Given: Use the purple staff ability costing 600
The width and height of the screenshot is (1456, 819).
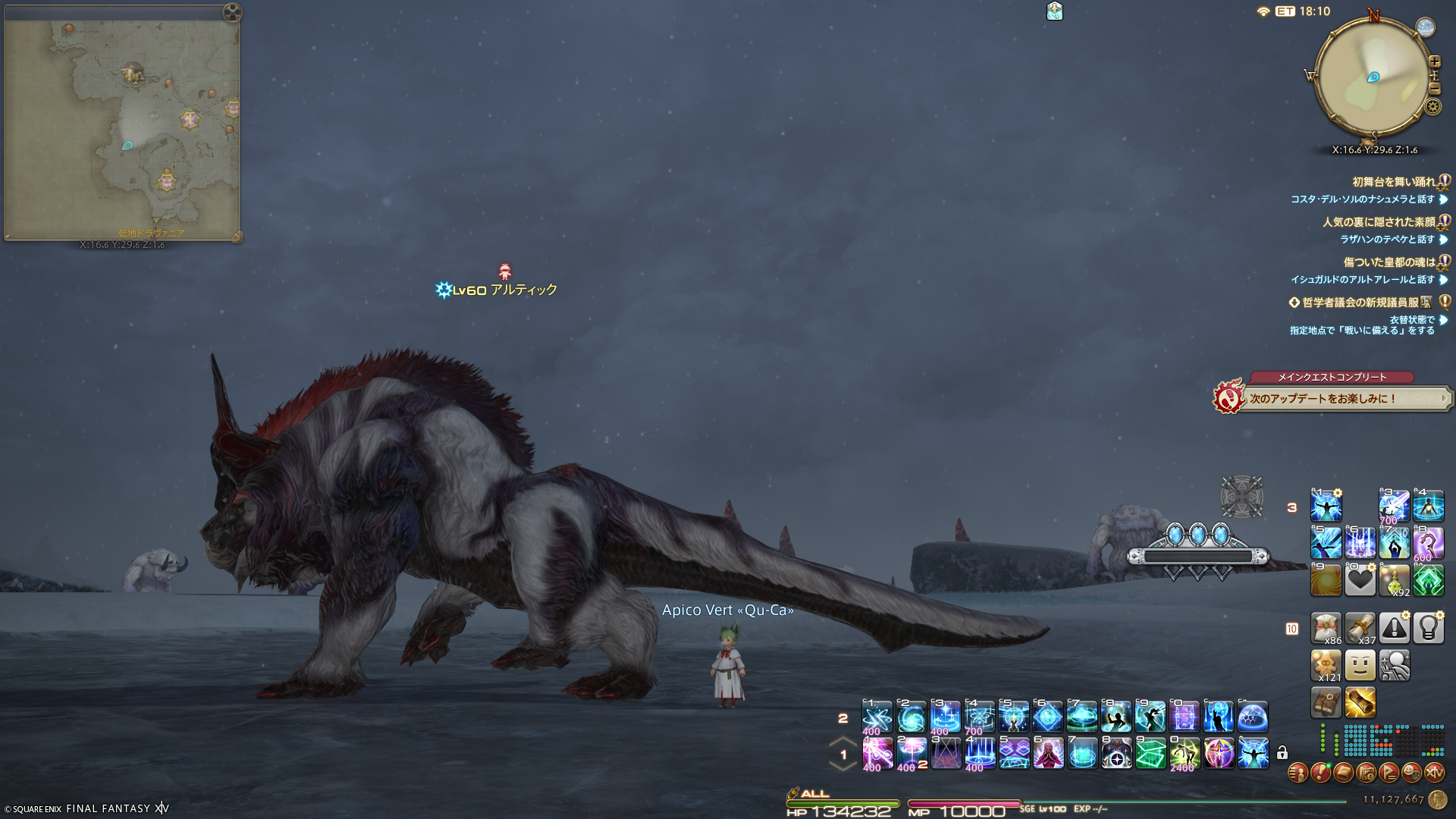Looking at the screenshot, I should 1428,543.
